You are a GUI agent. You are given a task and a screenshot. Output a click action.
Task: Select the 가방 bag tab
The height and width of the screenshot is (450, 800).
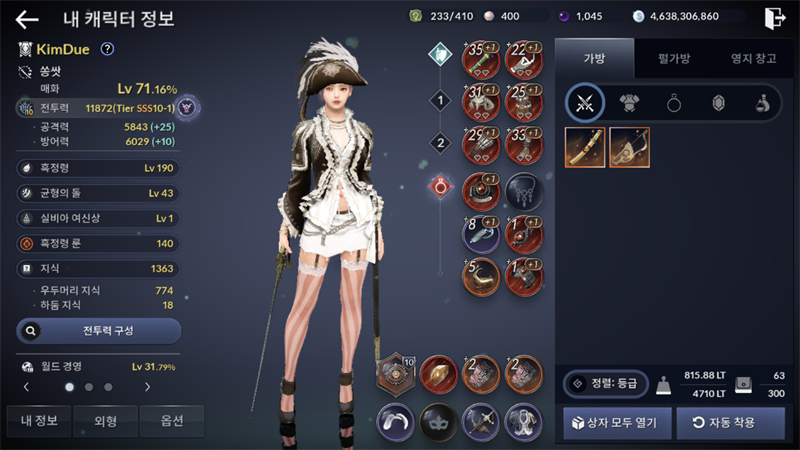coord(594,59)
